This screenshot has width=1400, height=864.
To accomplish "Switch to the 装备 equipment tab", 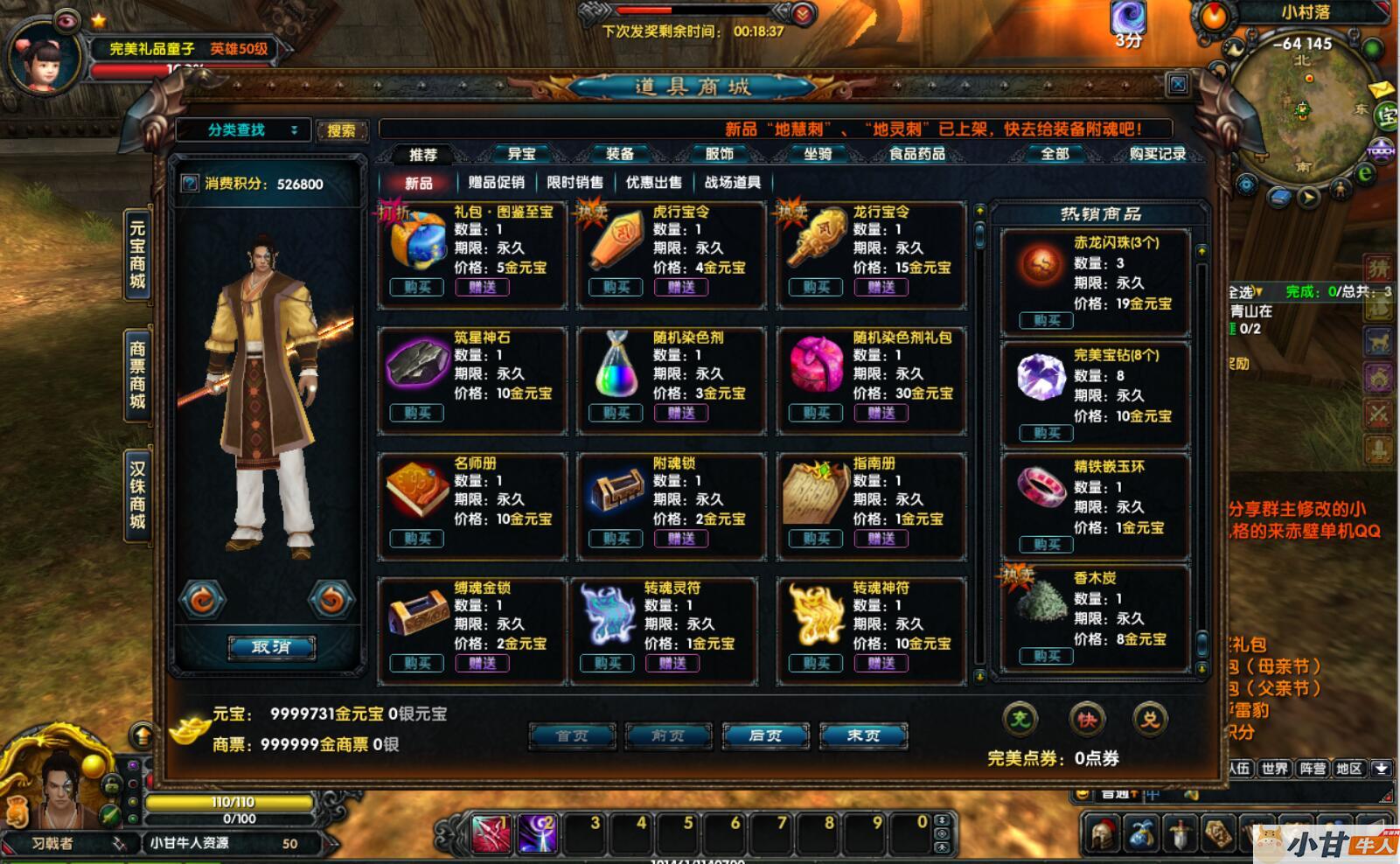I will point(620,154).
